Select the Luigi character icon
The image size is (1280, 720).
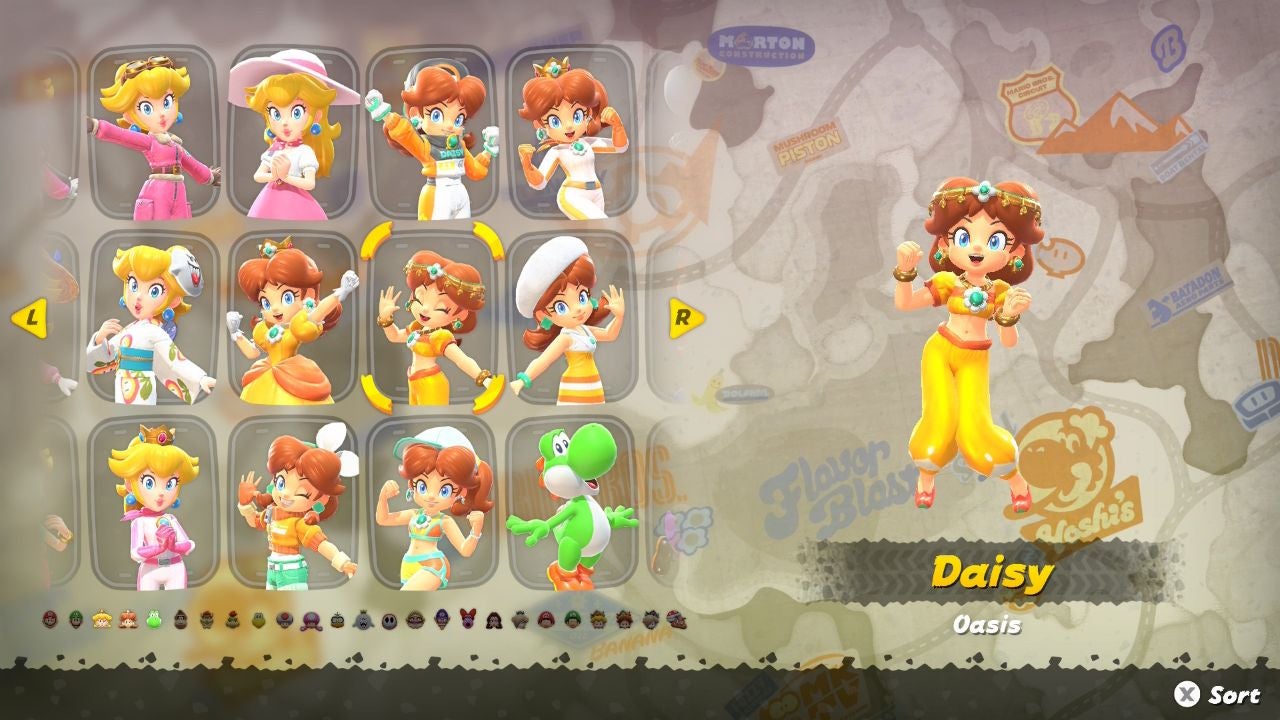pyautogui.click(x=75, y=621)
